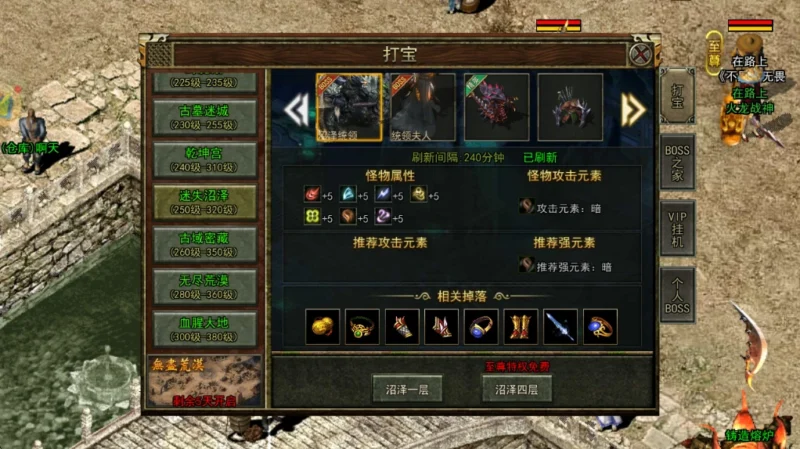This screenshot has height=449, width=800.
Task: Choose the 乾坤宫 map entry
Action: [204, 159]
